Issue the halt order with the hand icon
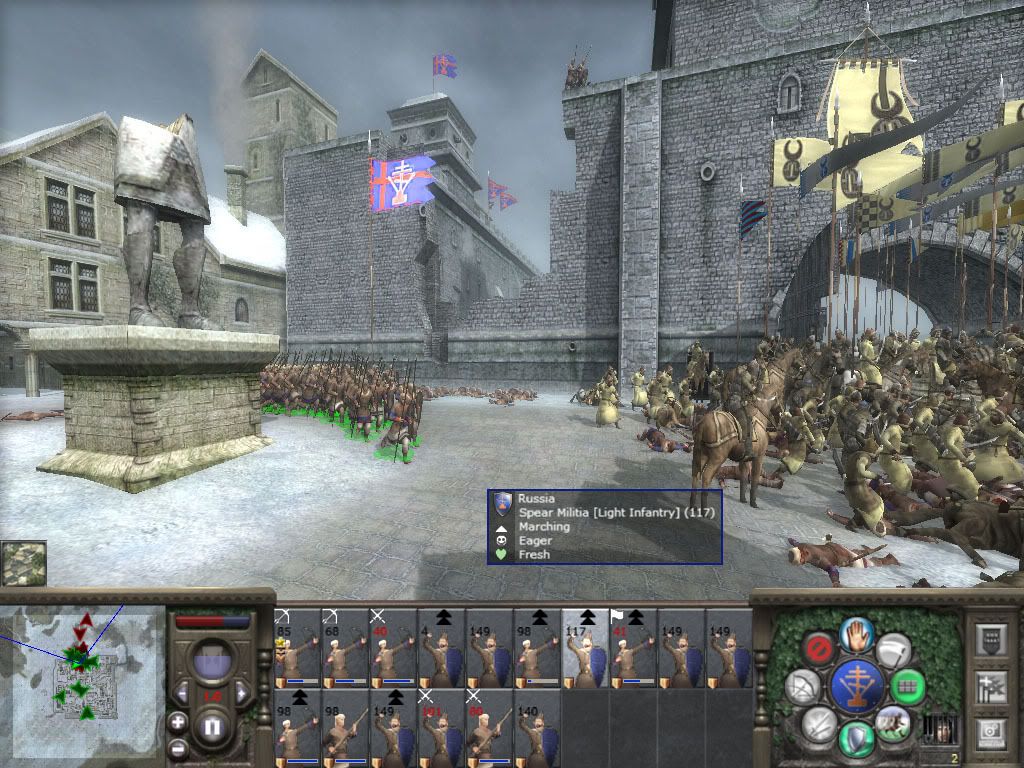This screenshot has height=768, width=1024. [x=857, y=633]
